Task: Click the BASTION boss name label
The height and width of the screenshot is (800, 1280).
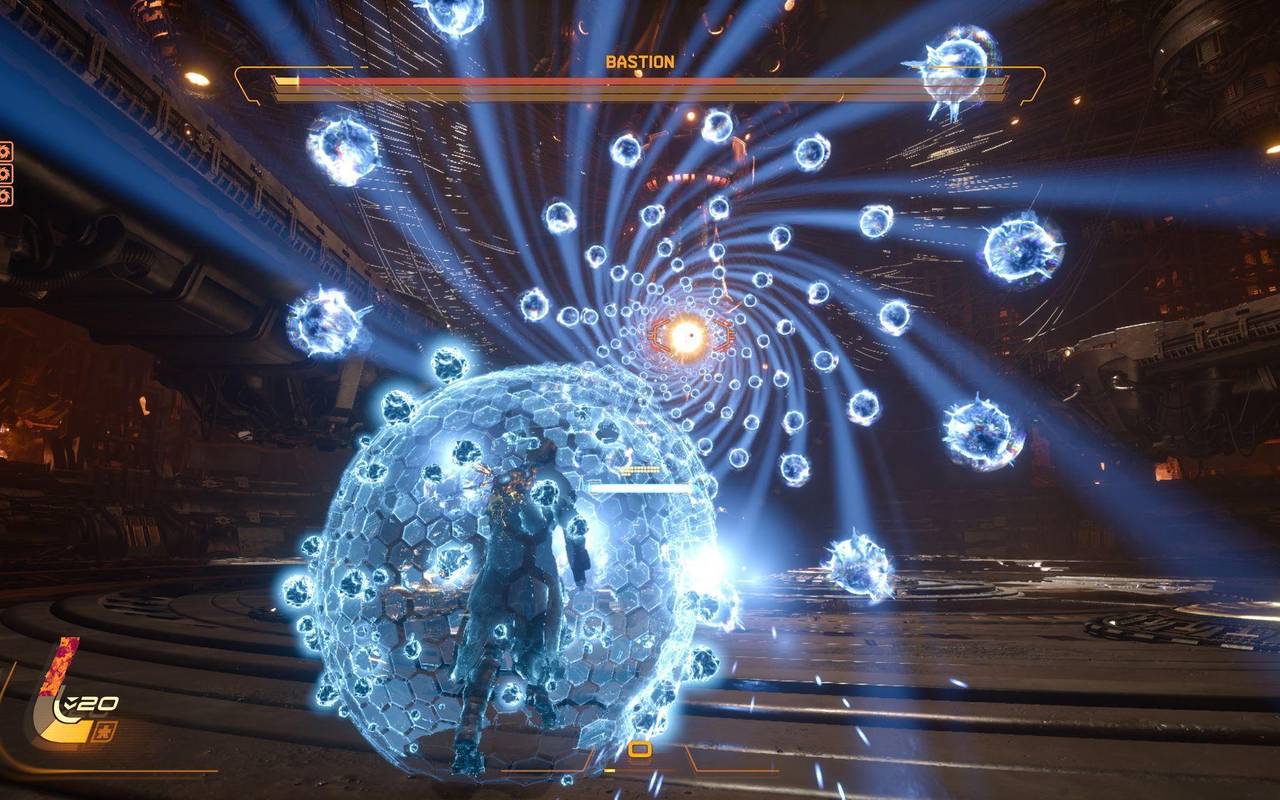Action: (640, 61)
